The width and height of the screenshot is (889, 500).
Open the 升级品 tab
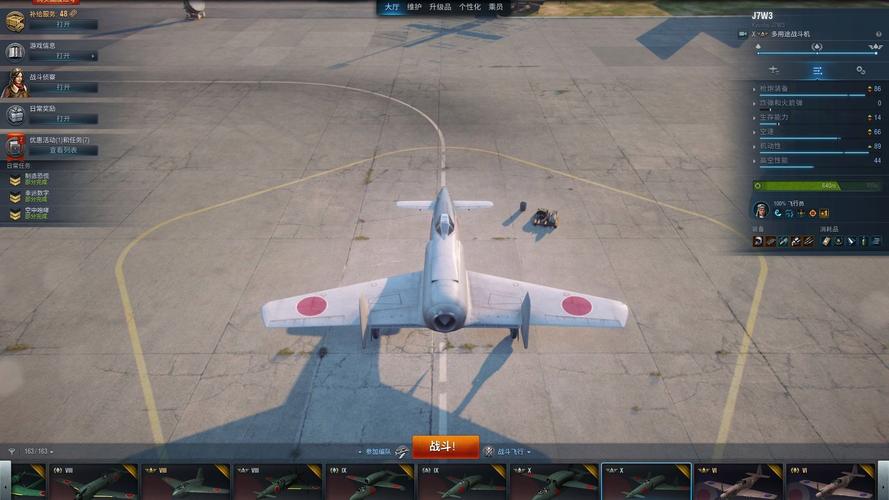point(440,7)
